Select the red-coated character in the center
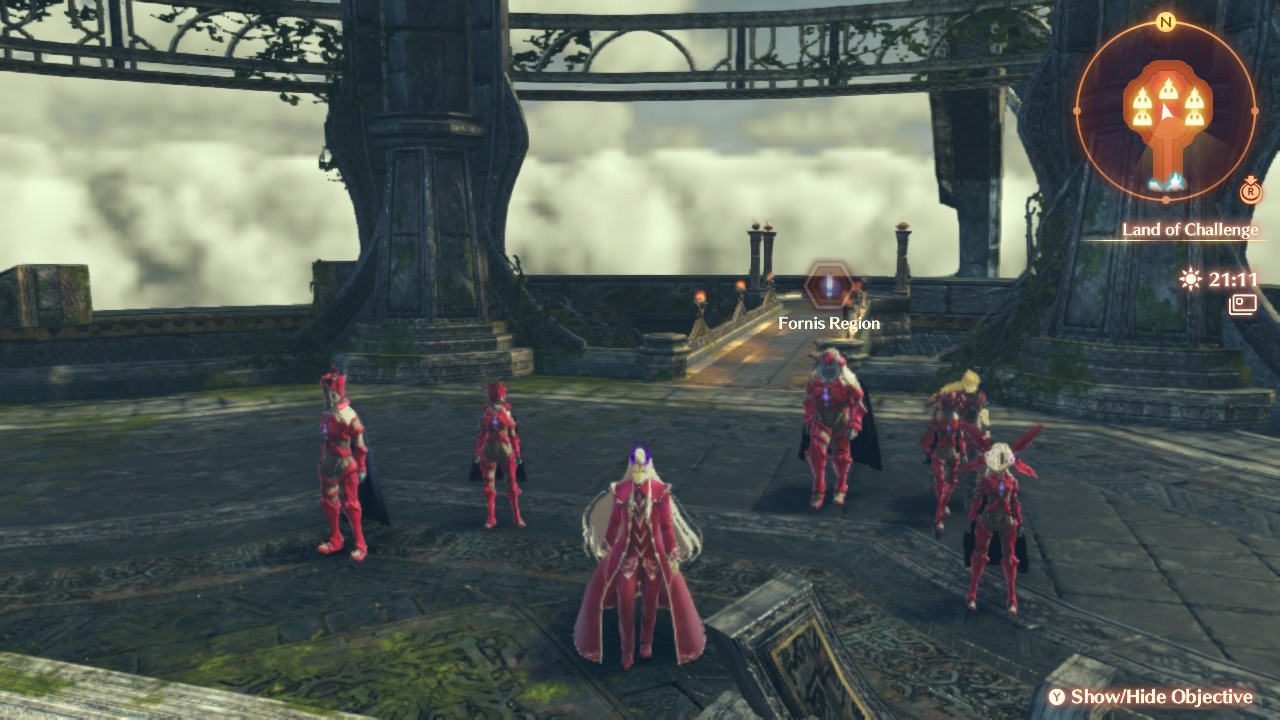The width and height of the screenshot is (1280, 720). pyautogui.click(x=638, y=540)
